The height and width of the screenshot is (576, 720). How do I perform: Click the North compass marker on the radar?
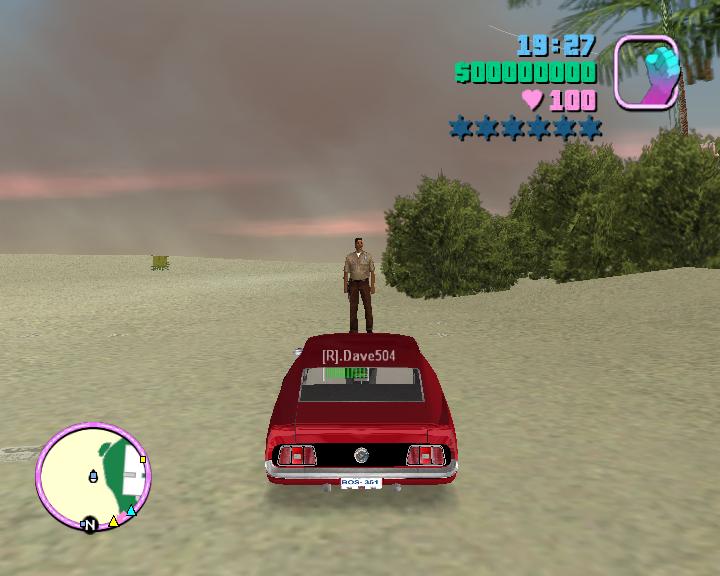point(89,524)
